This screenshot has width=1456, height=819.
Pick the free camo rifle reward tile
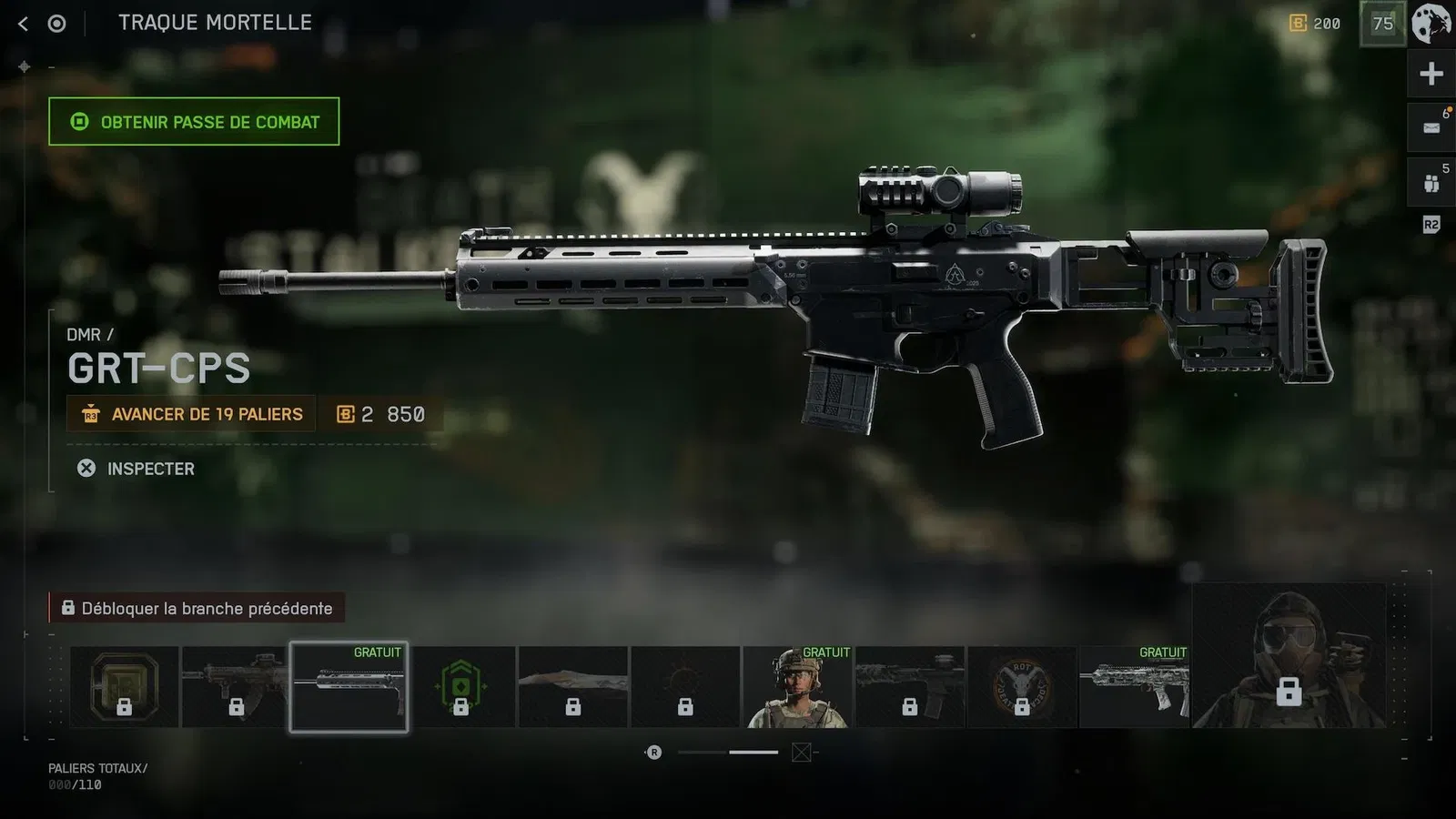click(x=1134, y=687)
